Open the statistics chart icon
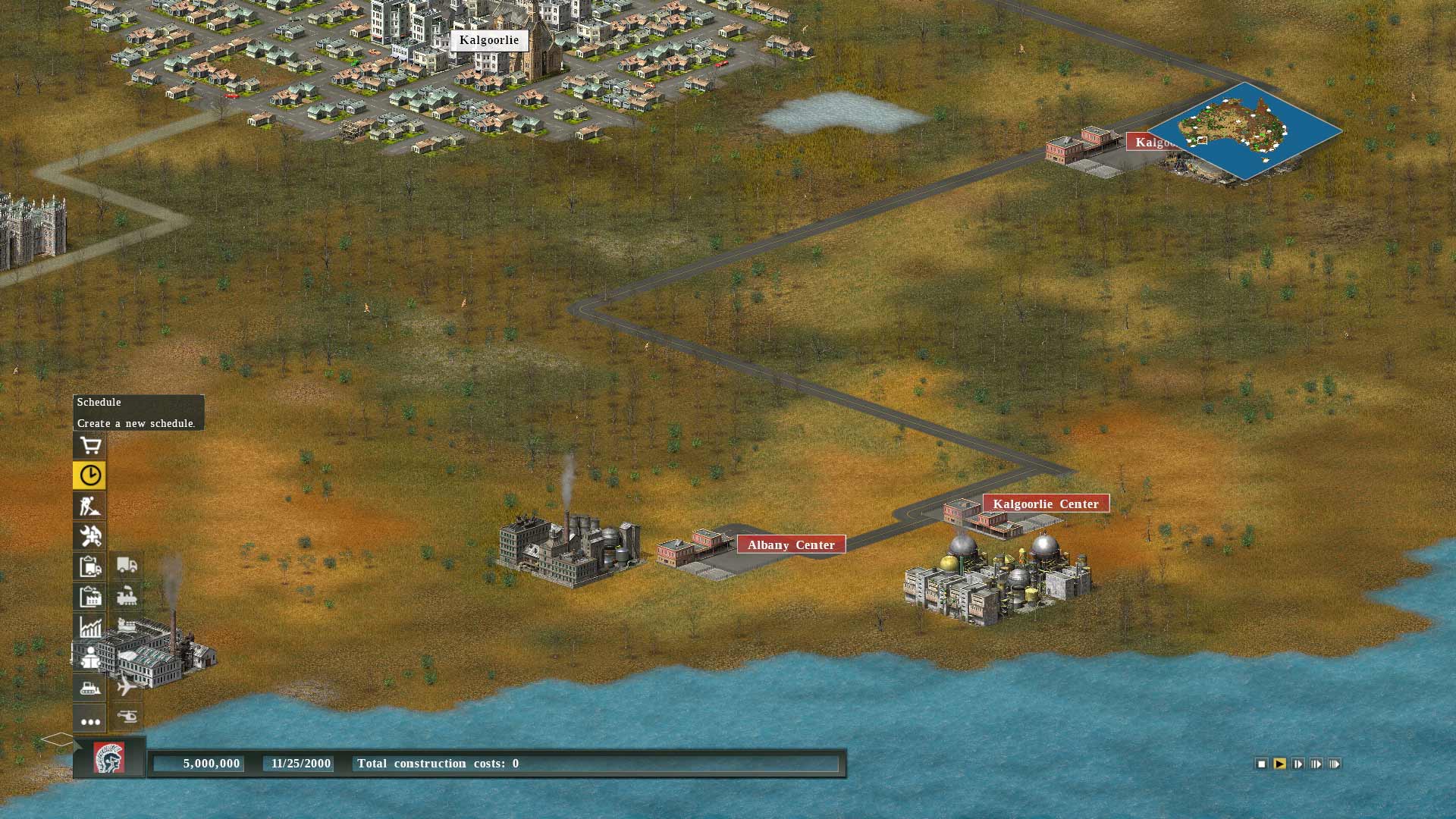Image resolution: width=1456 pixels, height=819 pixels. (x=89, y=628)
